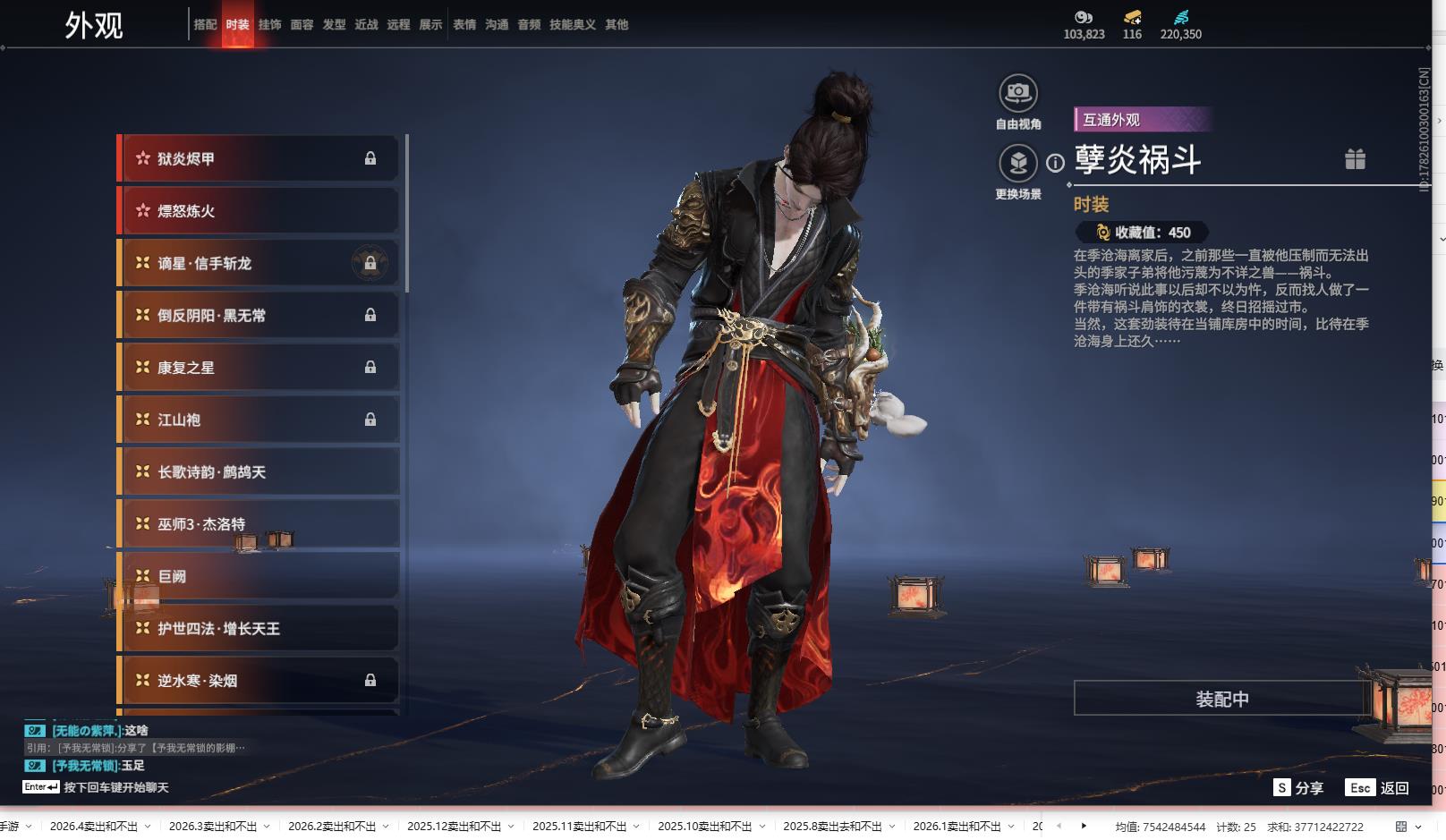Select 长歌诗韵·鹧鸪天 outfit
This screenshot has width=1446, height=840.
259,472
